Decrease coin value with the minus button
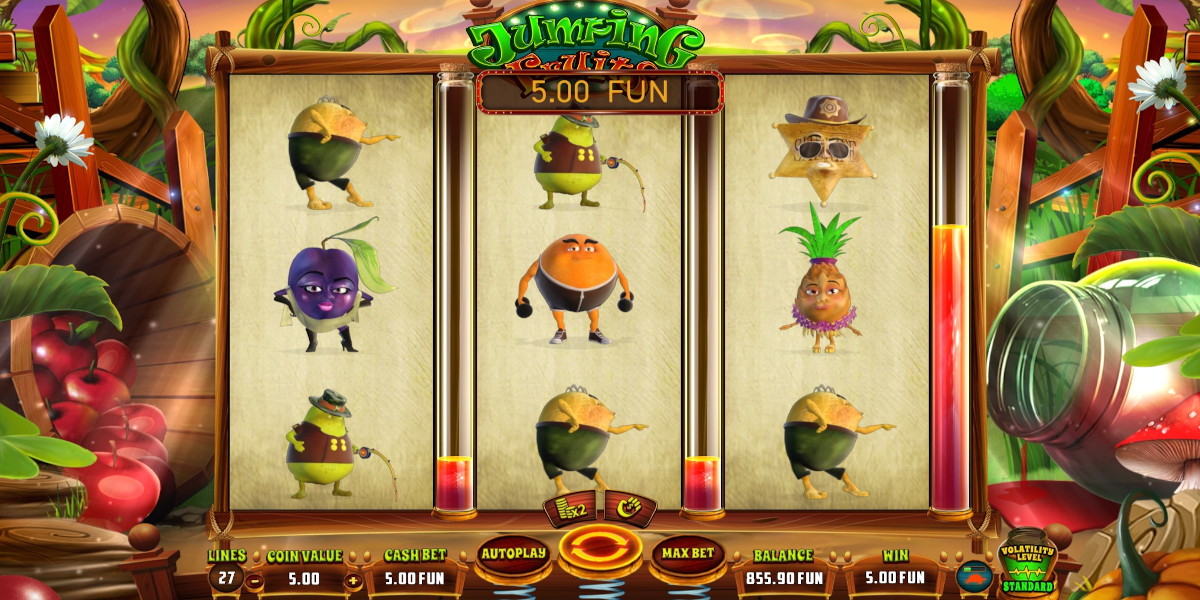The width and height of the screenshot is (1200, 600). click(x=255, y=579)
